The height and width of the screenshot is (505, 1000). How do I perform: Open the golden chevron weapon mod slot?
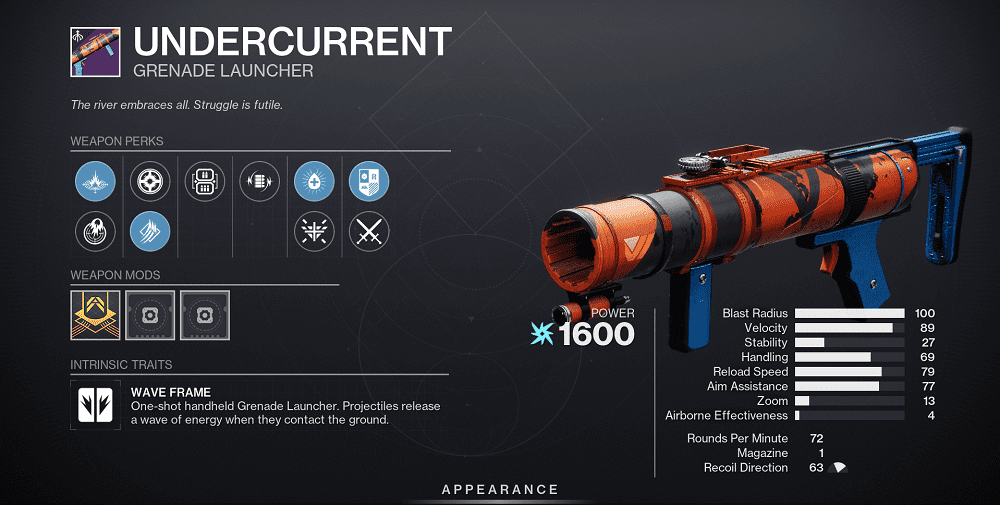pos(96,315)
